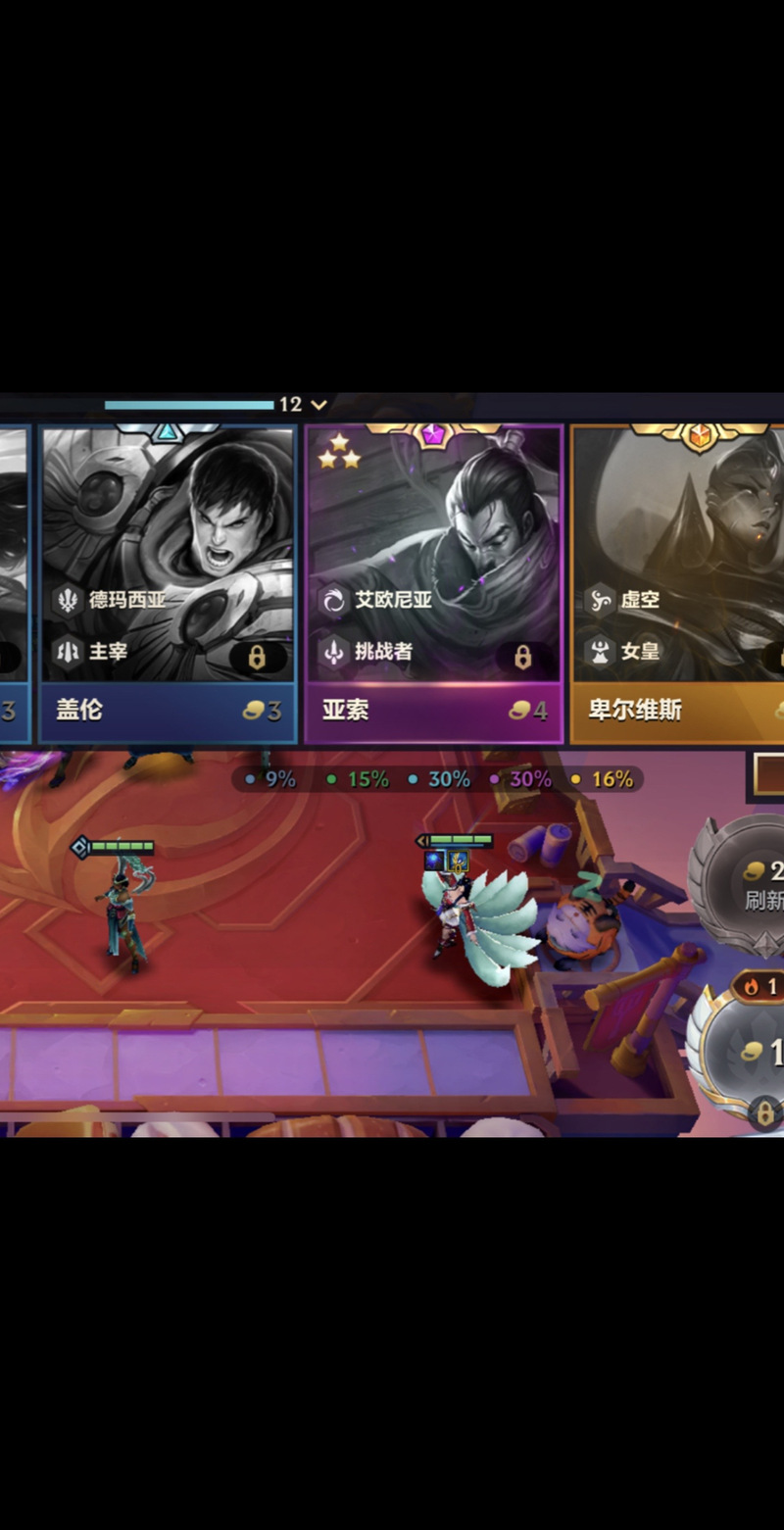Select the 女皇 trait icon on Bel'Veth's card
Image resolution: width=784 pixels, height=1530 pixels.
tap(600, 651)
